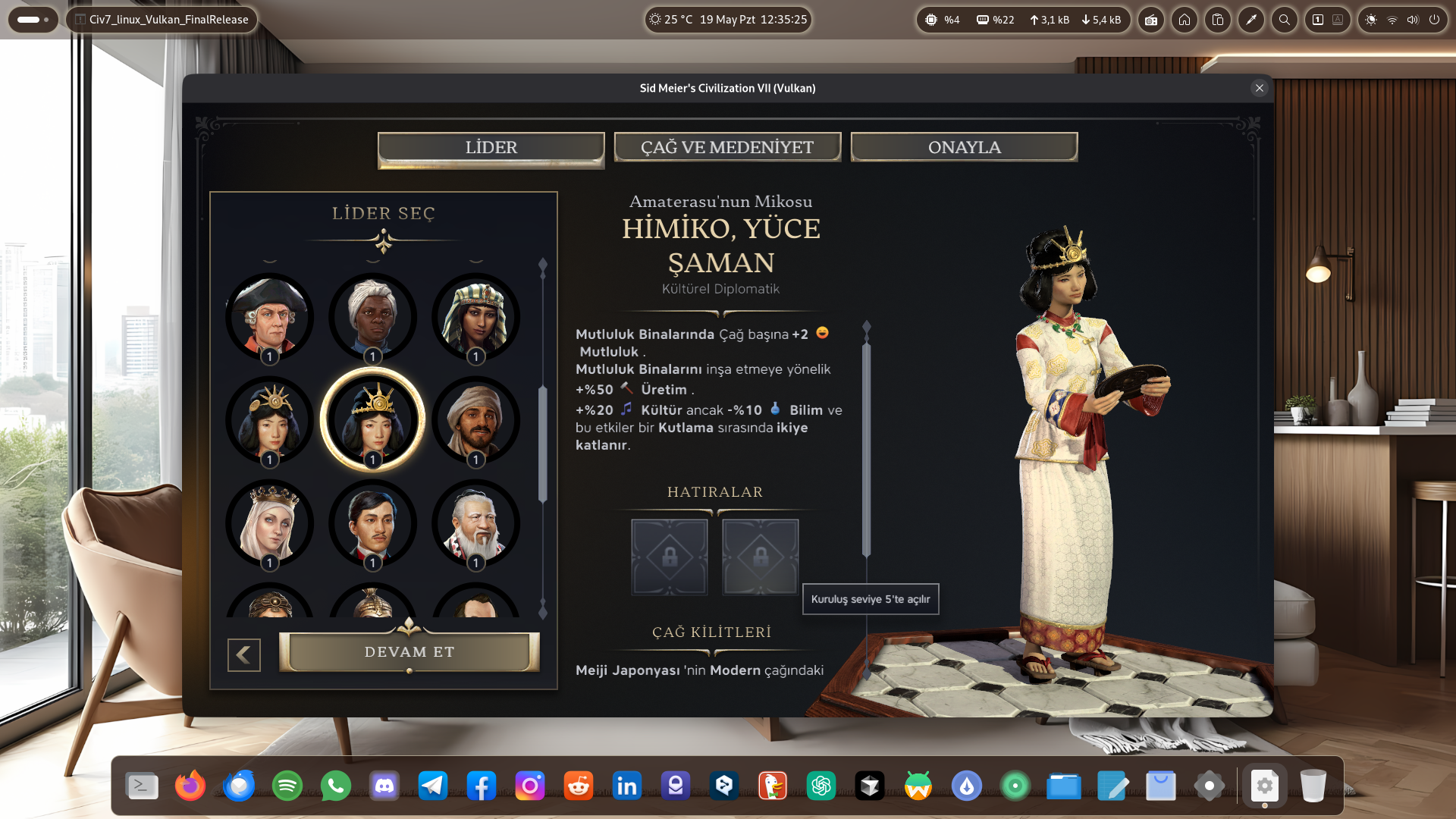Choose the turbaned bearded leader portrait
The image size is (1456, 819).
(475, 419)
